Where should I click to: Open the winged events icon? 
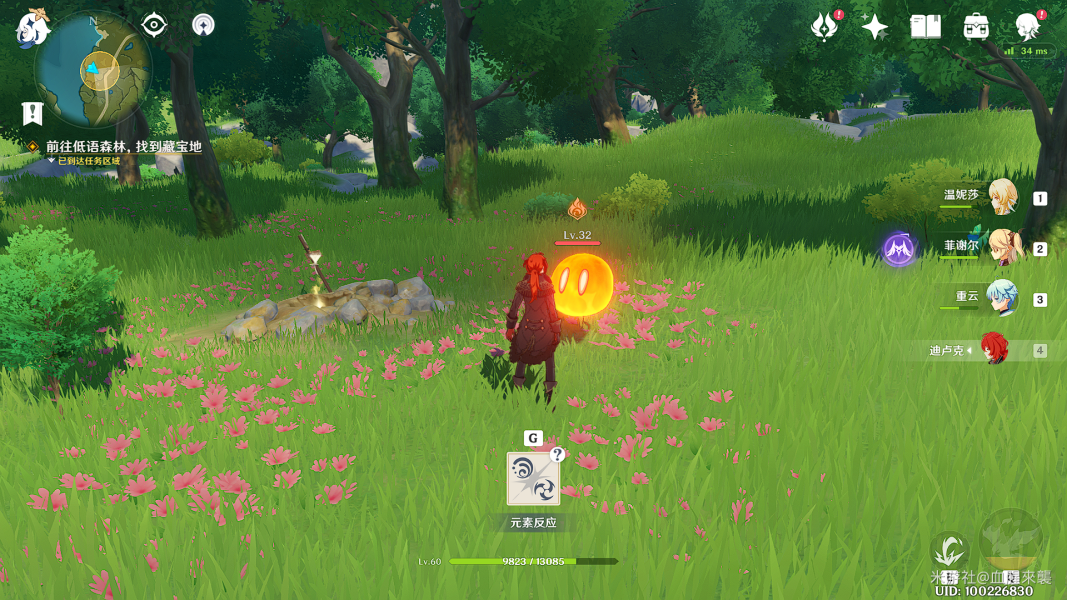824,27
